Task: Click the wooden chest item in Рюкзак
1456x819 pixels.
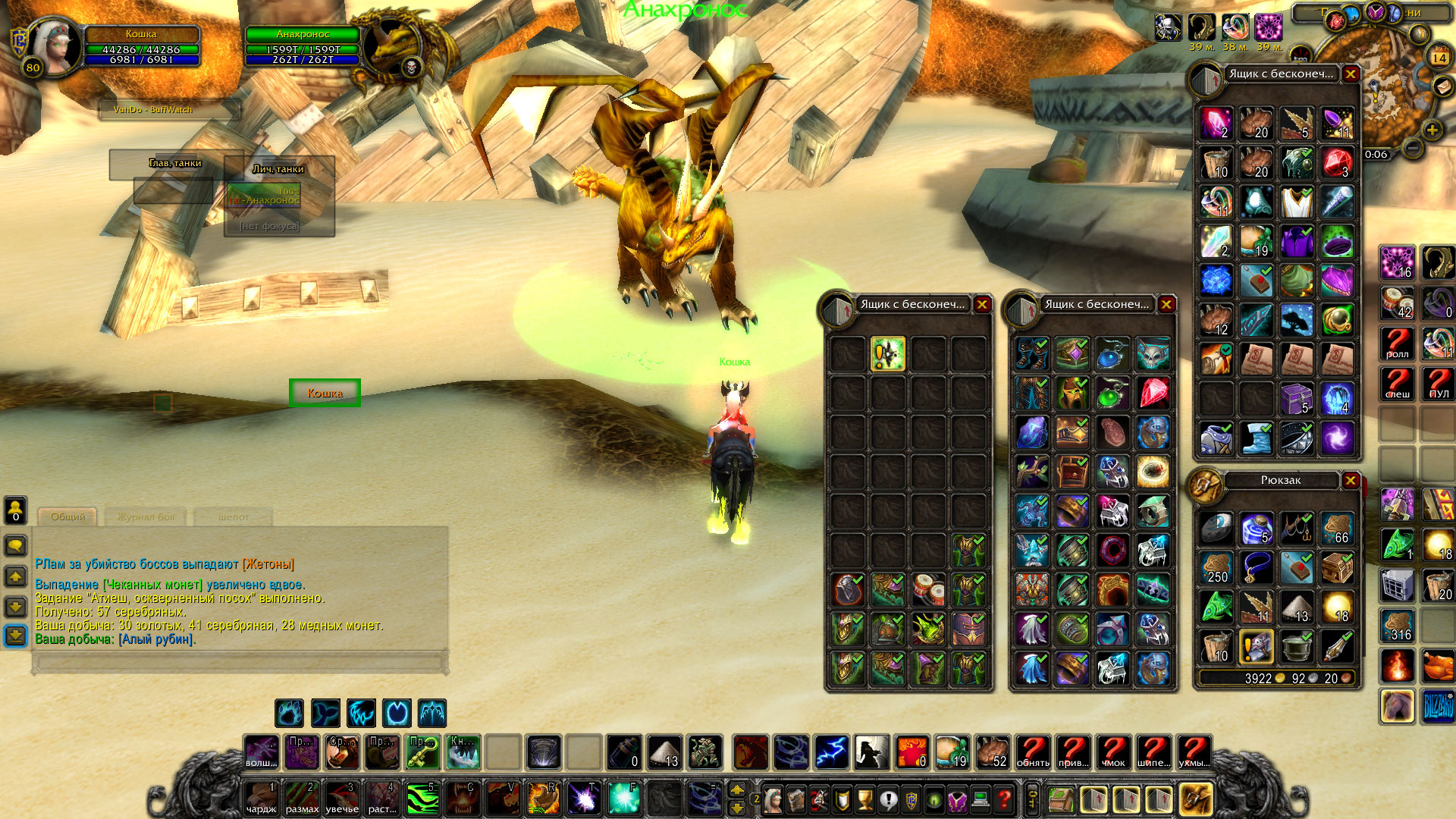Action: tap(1337, 568)
